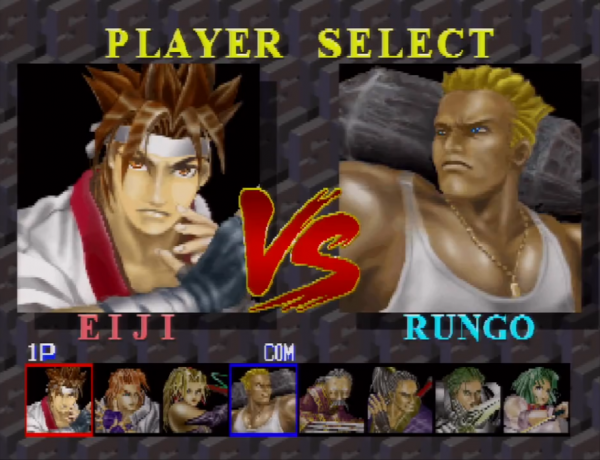Choose the red-haired fighter in purple
This screenshot has width=600, height=460.
click(127, 399)
